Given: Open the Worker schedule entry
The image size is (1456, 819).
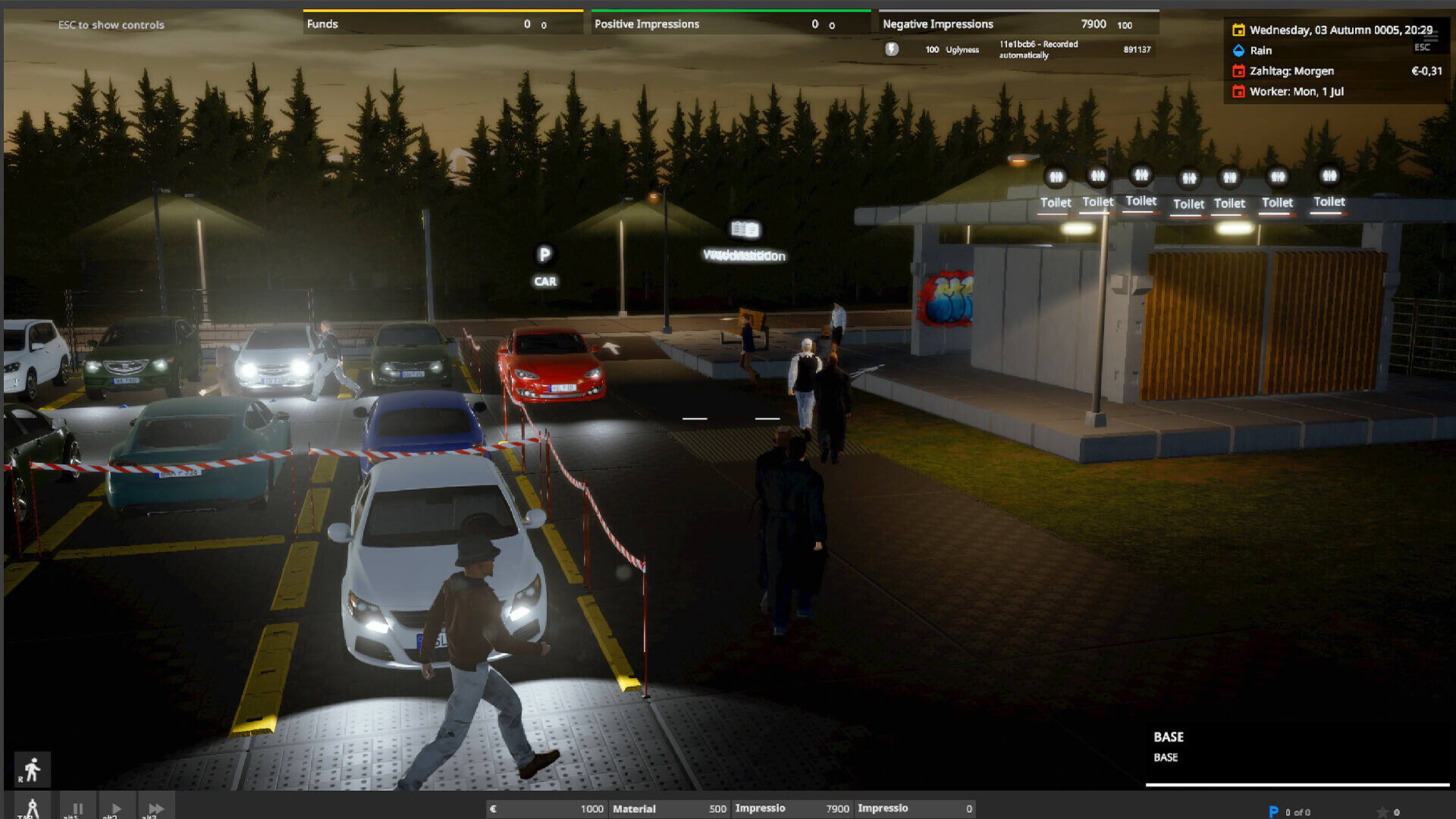Looking at the screenshot, I should pyautogui.click(x=1296, y=92).
